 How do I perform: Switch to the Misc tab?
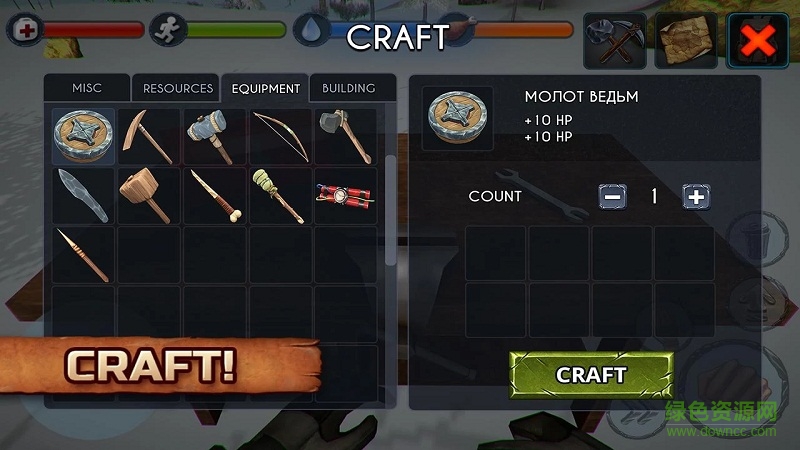pyautogui.click(x=87, y=88)
